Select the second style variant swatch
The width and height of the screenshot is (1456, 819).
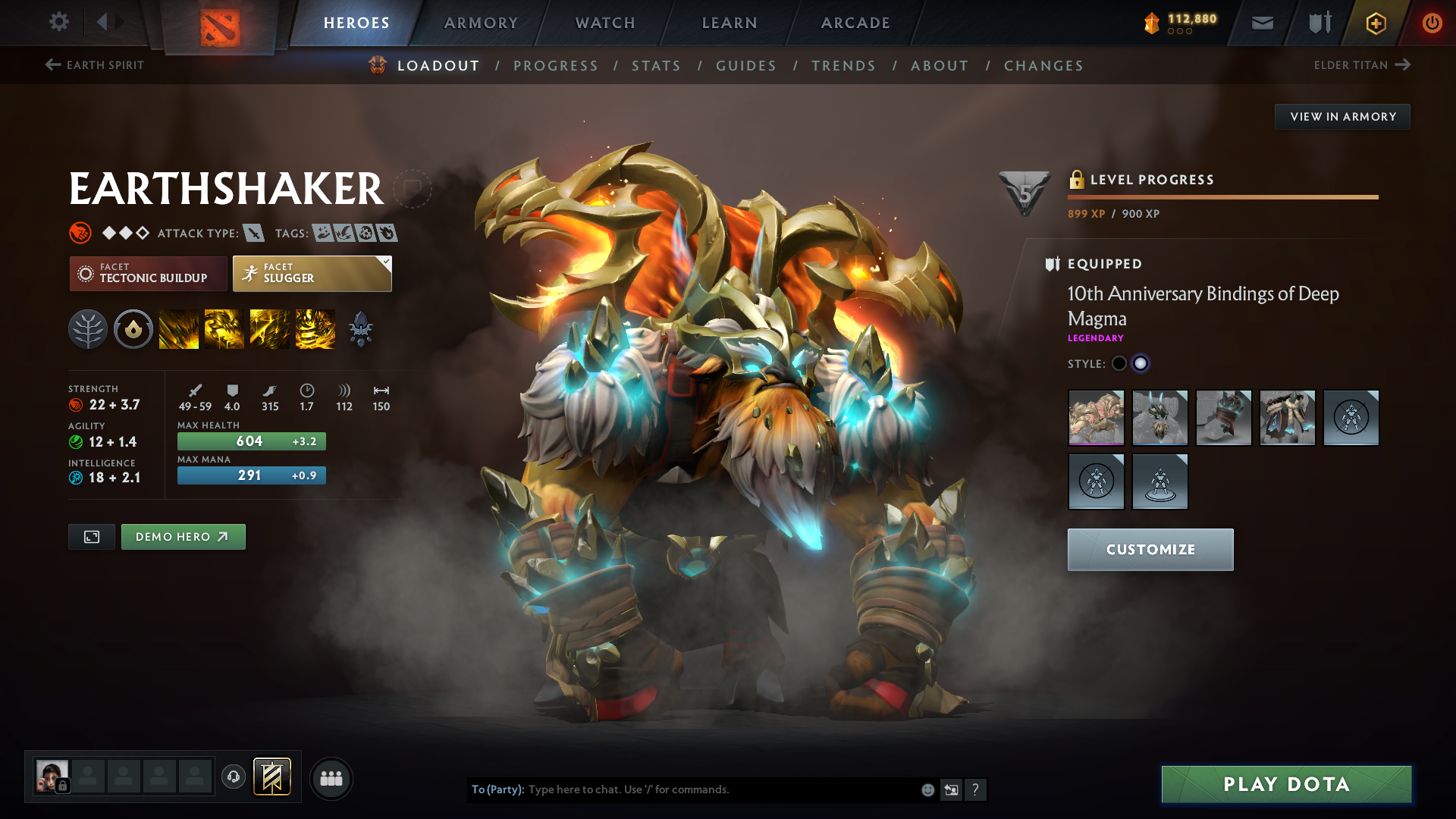pos(1141,364)
